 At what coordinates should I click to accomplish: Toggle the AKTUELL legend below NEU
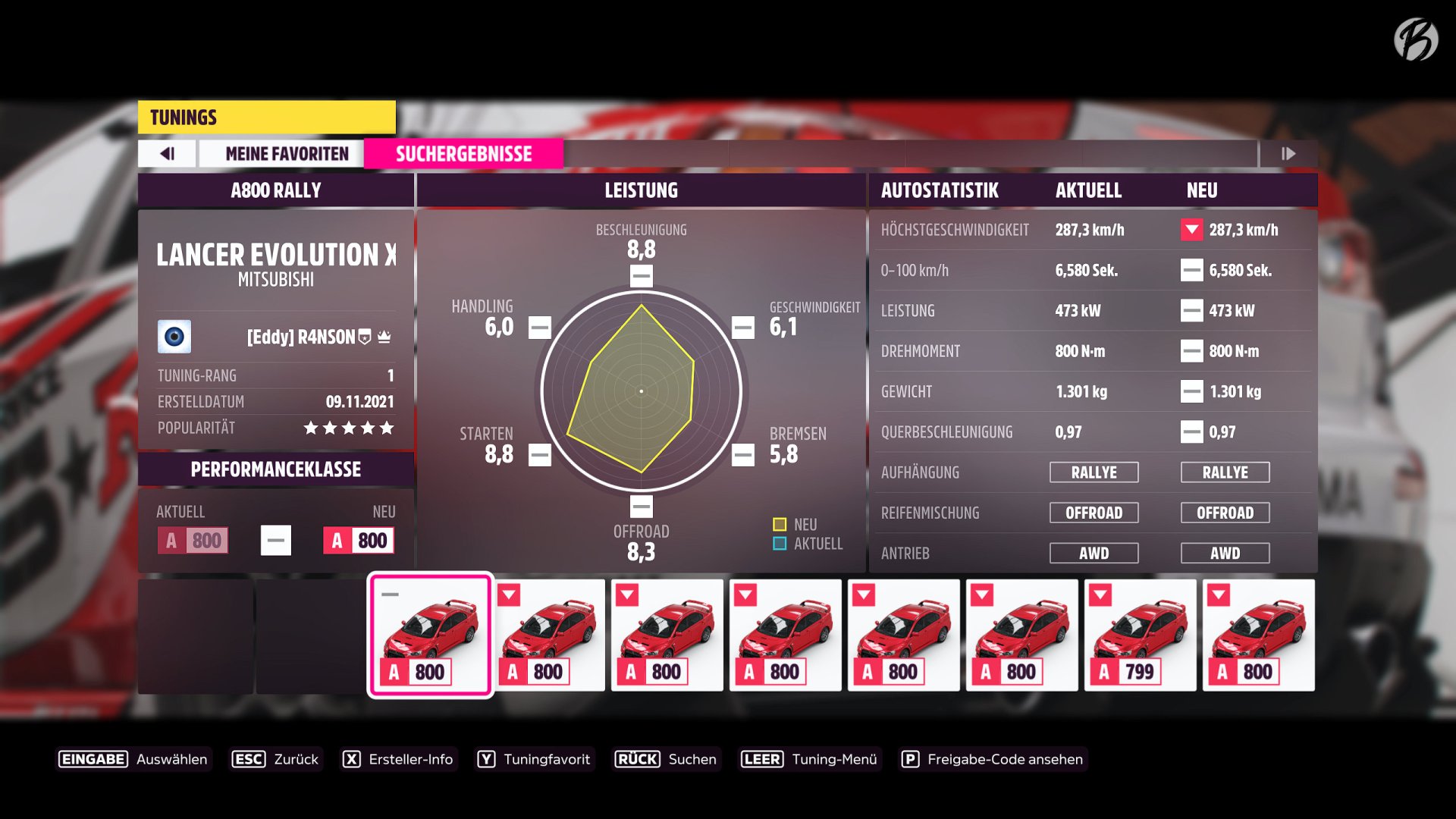(778, 543)
